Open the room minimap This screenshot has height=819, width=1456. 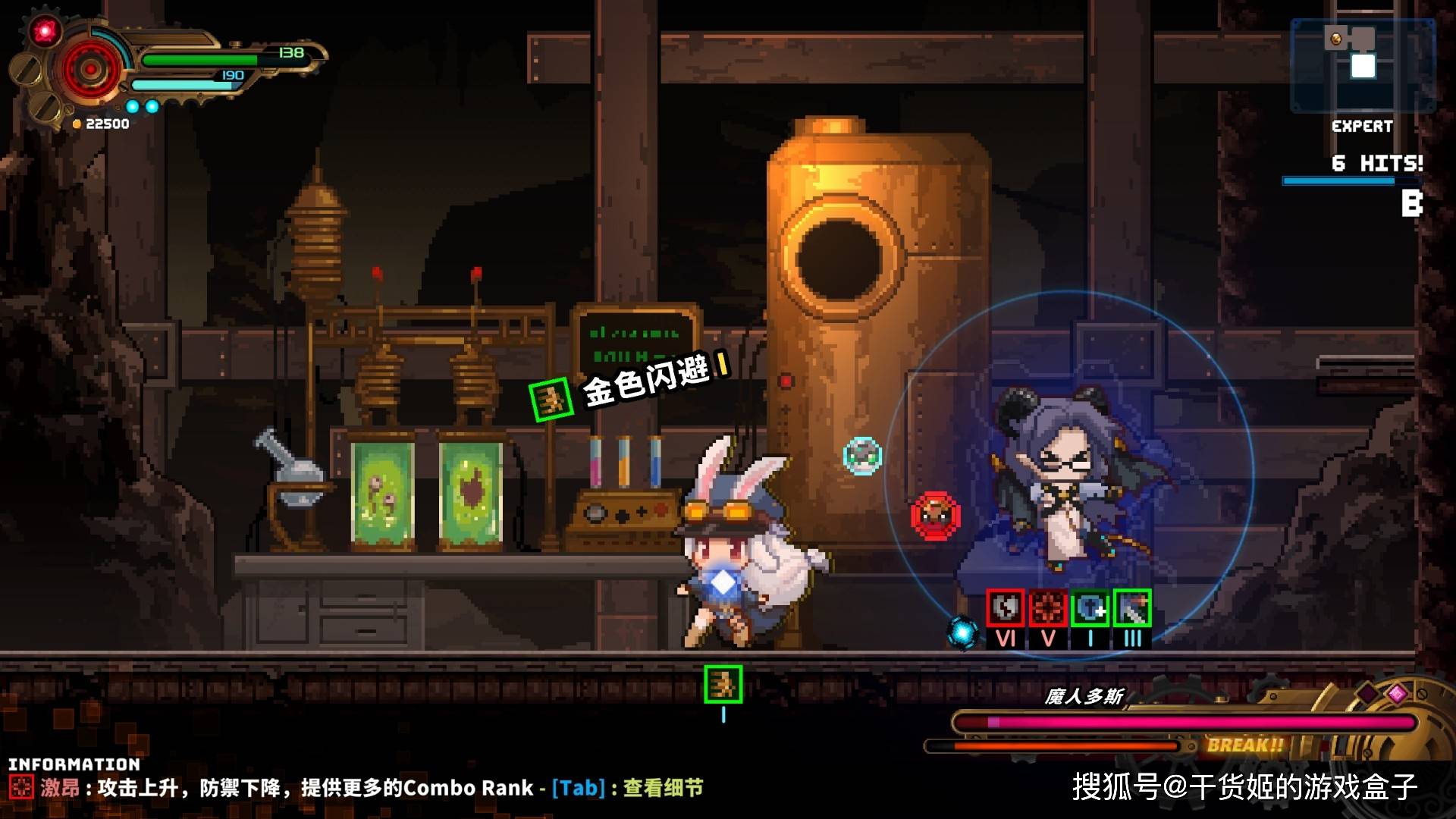click(x=1362, y=65)
